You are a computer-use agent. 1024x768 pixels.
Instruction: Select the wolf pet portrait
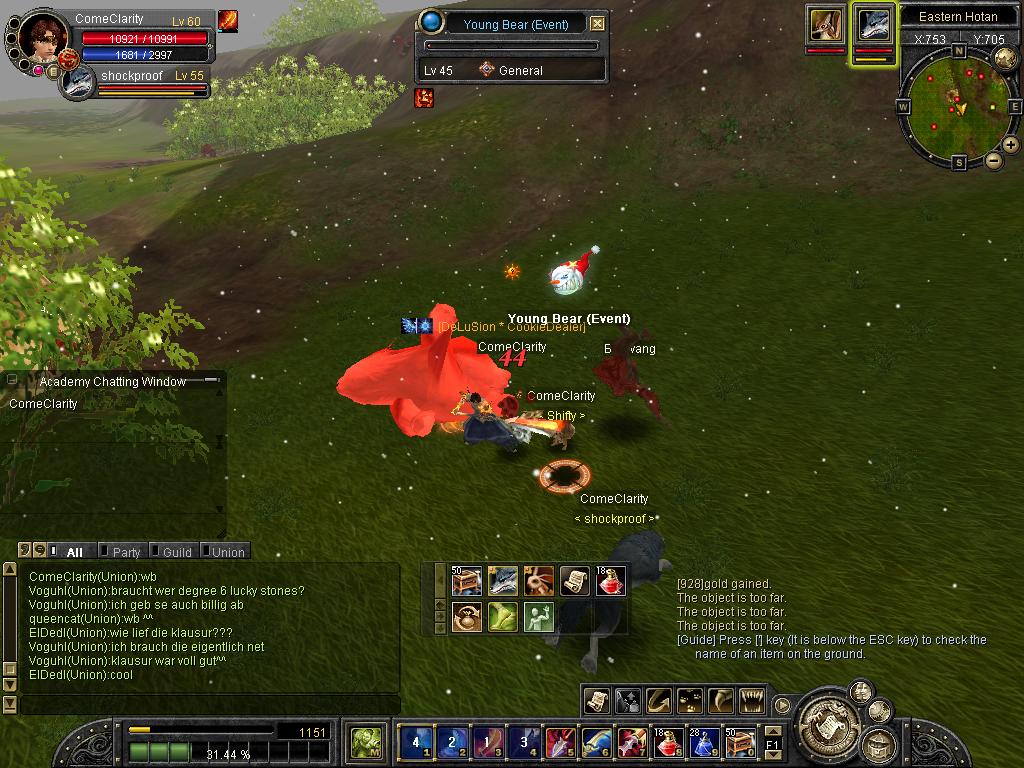(x=874, y=26)
